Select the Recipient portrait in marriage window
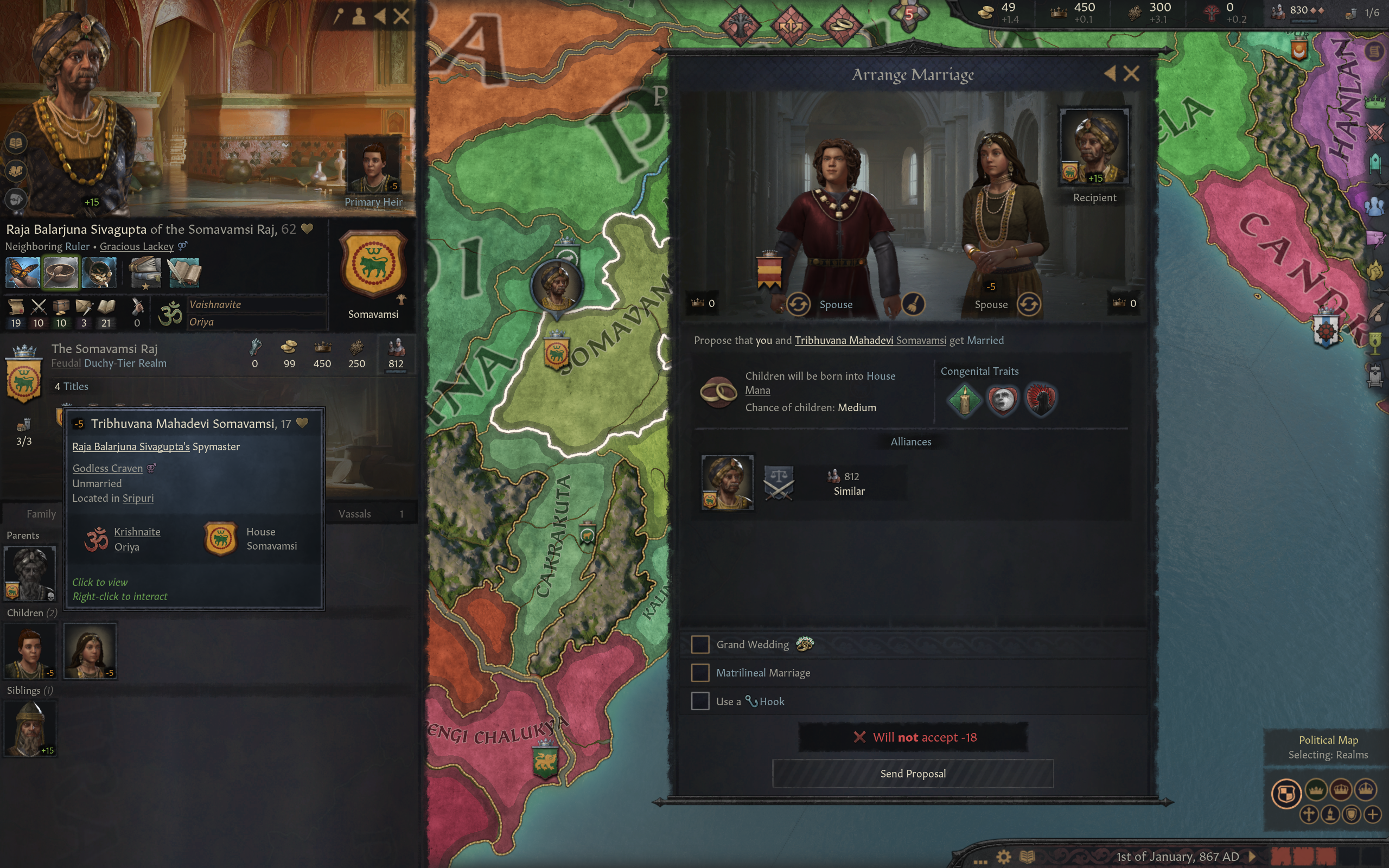Image resolution: width=1389 pixels, height=868 pixels. click(x=1094, y=146)
